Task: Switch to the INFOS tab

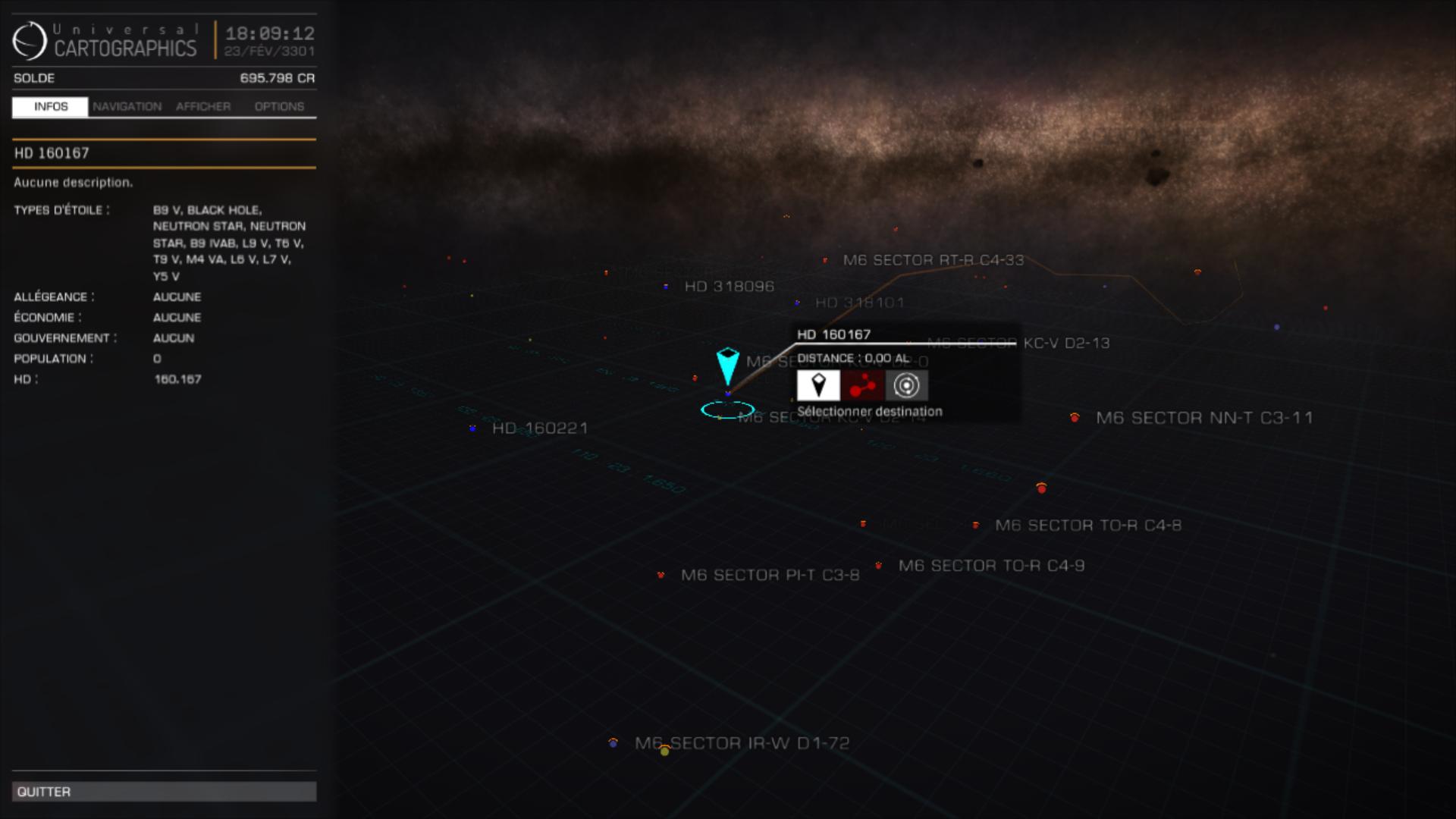Action: [x=50, y=107]
